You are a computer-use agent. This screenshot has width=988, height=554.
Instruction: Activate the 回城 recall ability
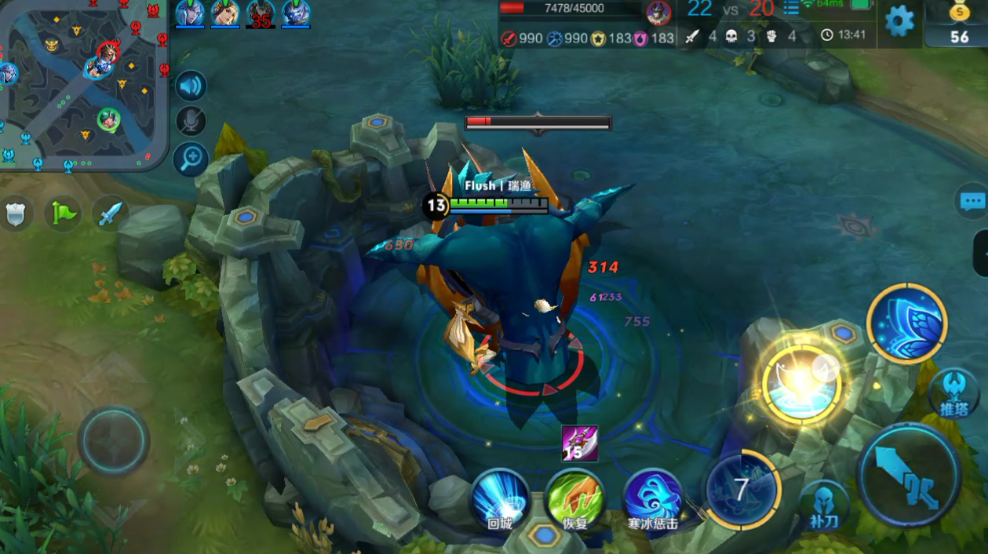[x=500, y=497]
